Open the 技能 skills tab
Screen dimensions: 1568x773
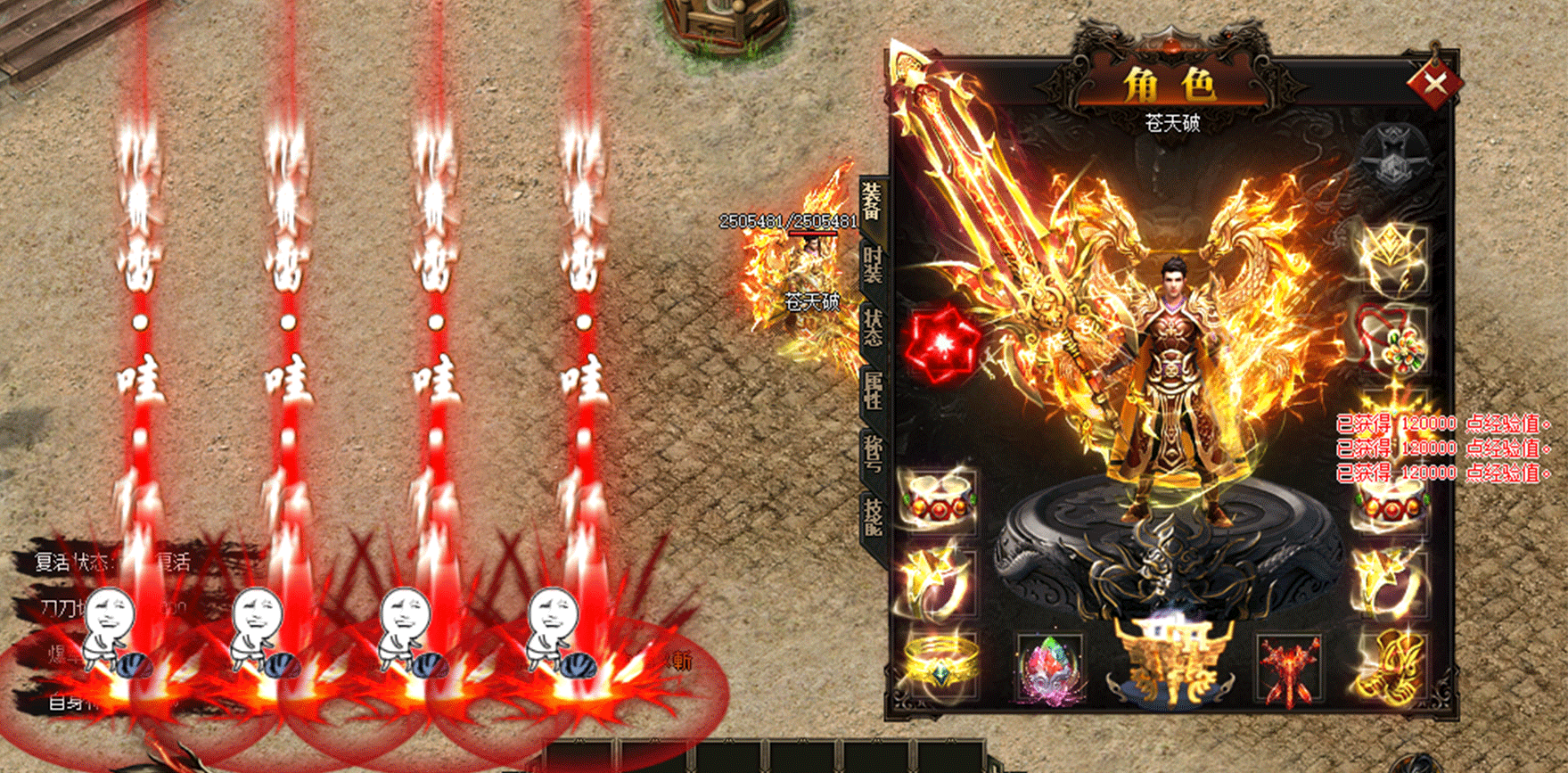pyautogui.click(x=872, y=514)
